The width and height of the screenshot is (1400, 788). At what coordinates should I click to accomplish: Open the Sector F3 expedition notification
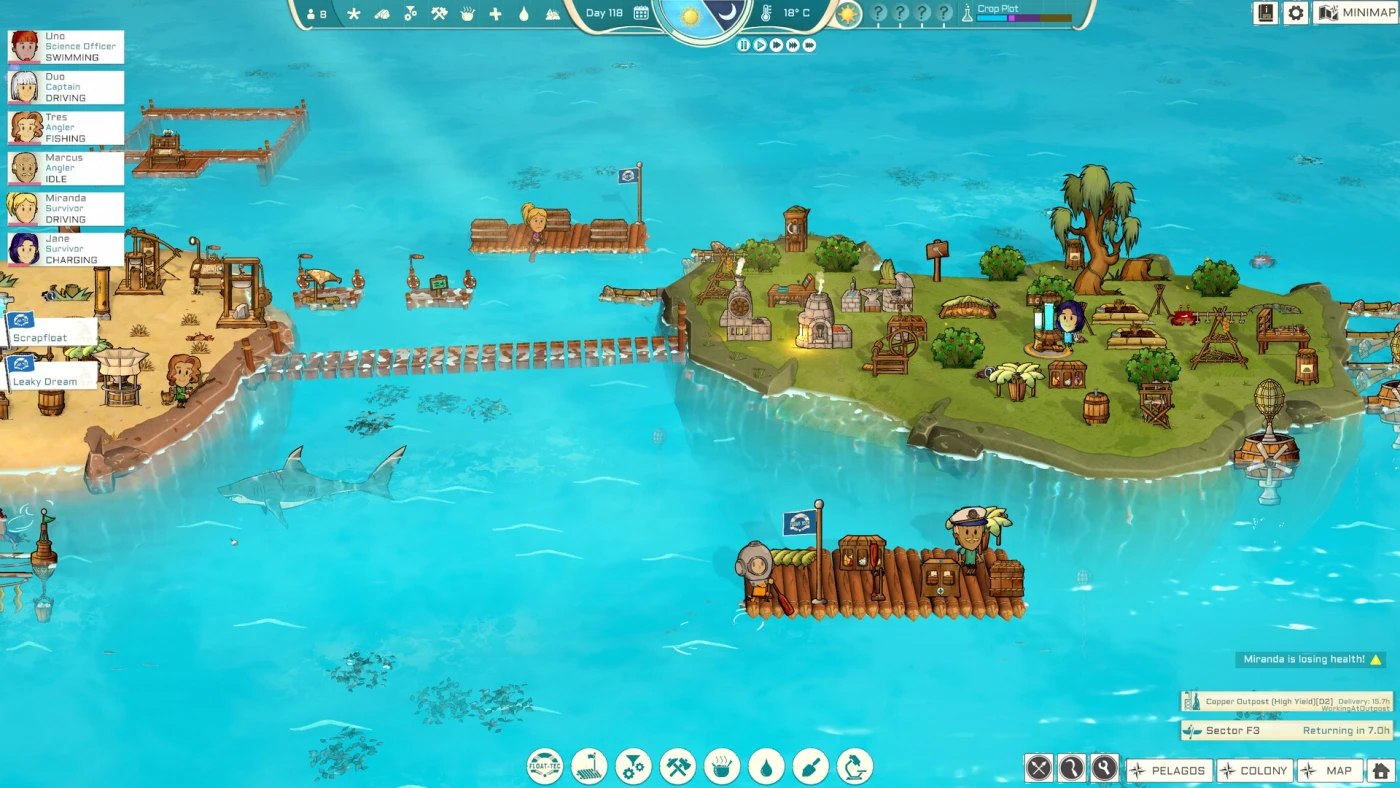click(1286, 731)
